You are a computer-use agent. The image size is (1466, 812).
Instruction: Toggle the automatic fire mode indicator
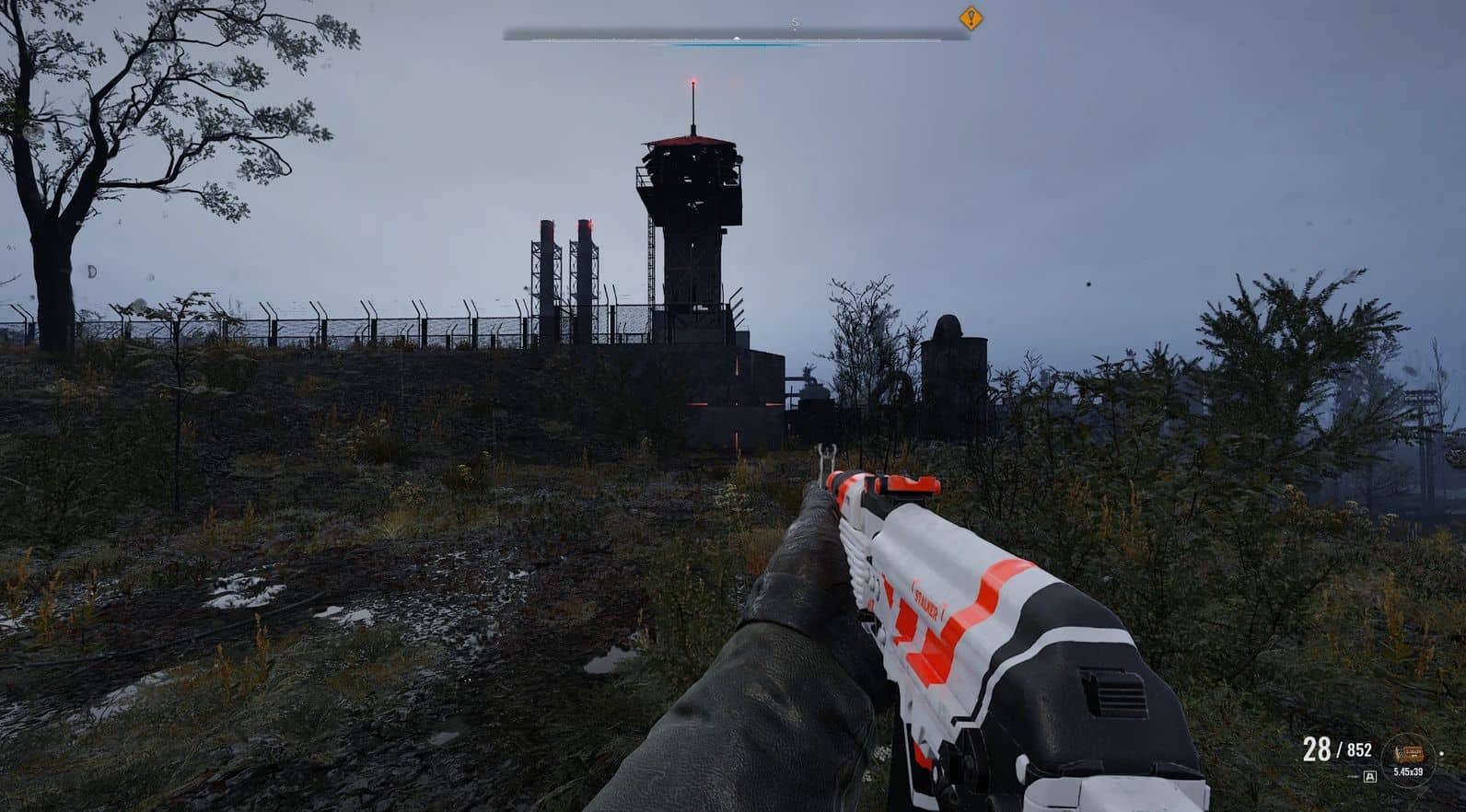point(1369,777)
